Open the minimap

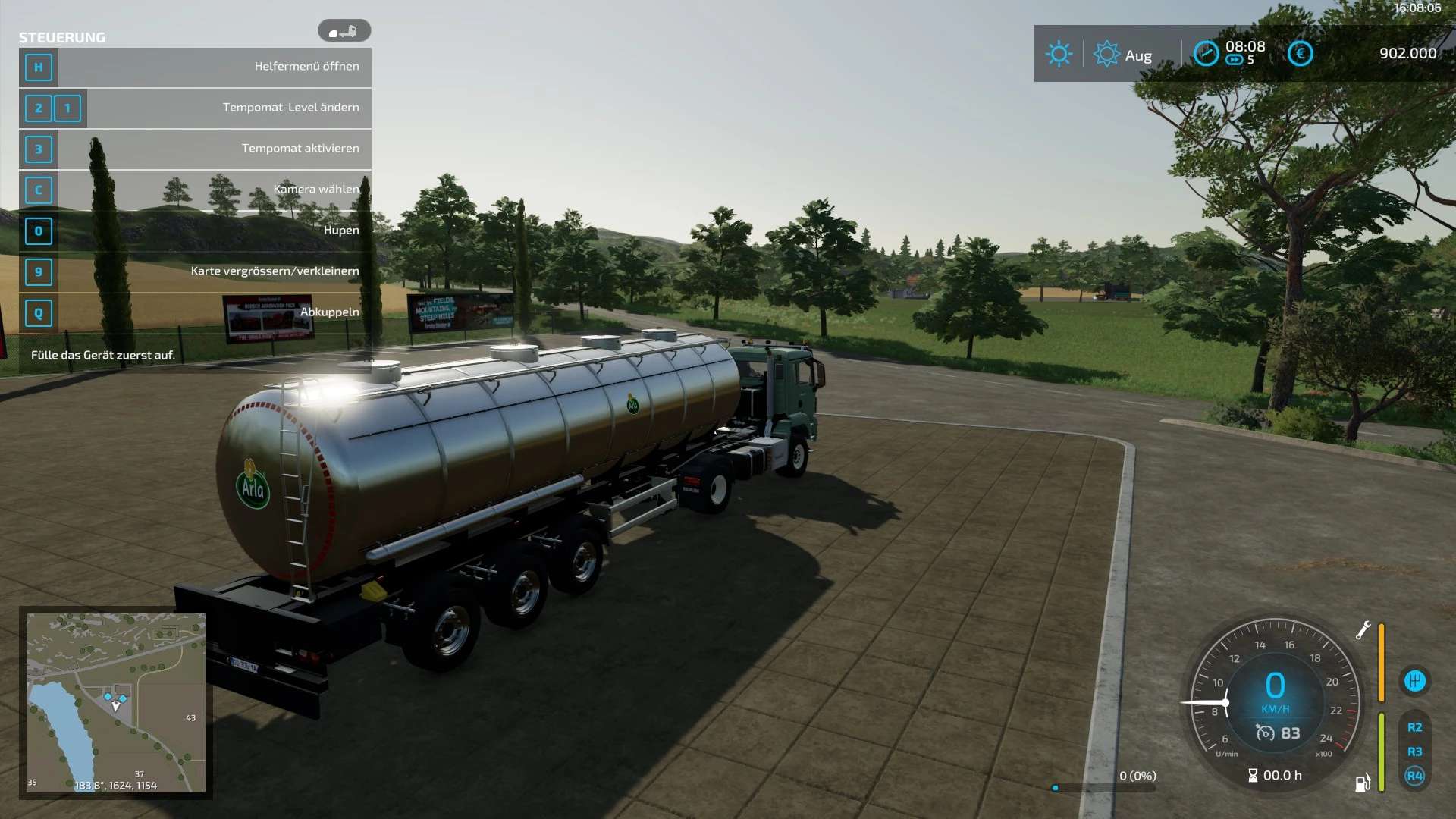[116, 702]
